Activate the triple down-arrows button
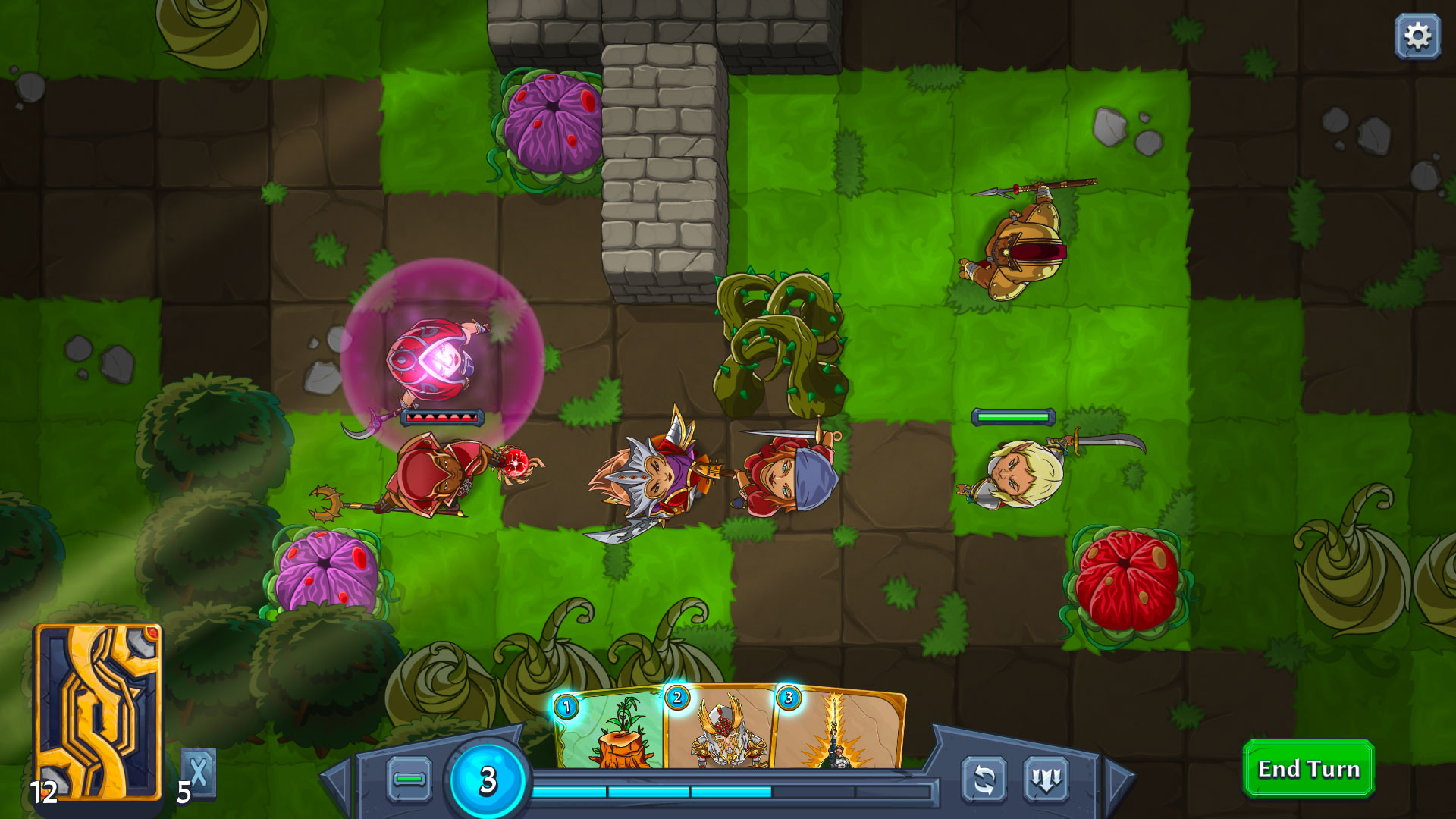 (x=1046, y=780)
